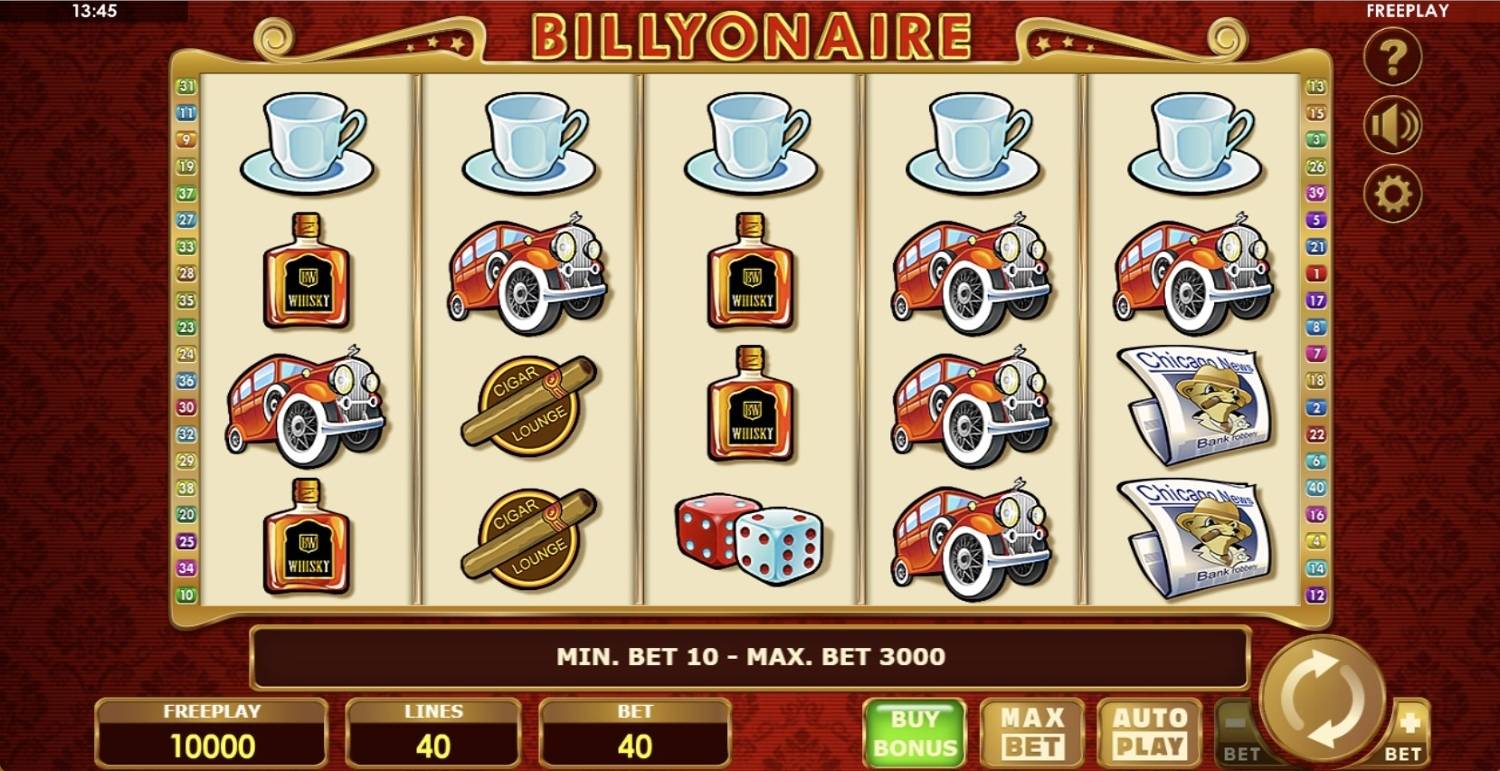Select payline number 12 marker
The width and height of the screenshot is (1500, 771).
pos(1316,595)
